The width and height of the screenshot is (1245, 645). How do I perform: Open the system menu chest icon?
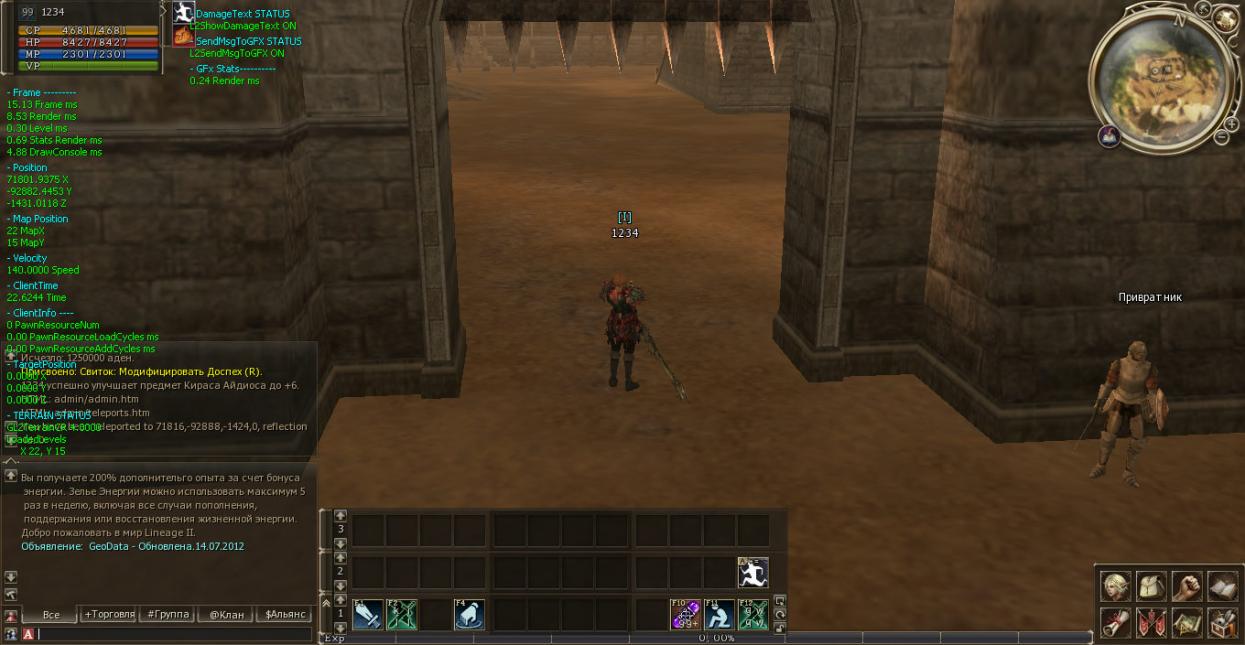point(1222,622)
